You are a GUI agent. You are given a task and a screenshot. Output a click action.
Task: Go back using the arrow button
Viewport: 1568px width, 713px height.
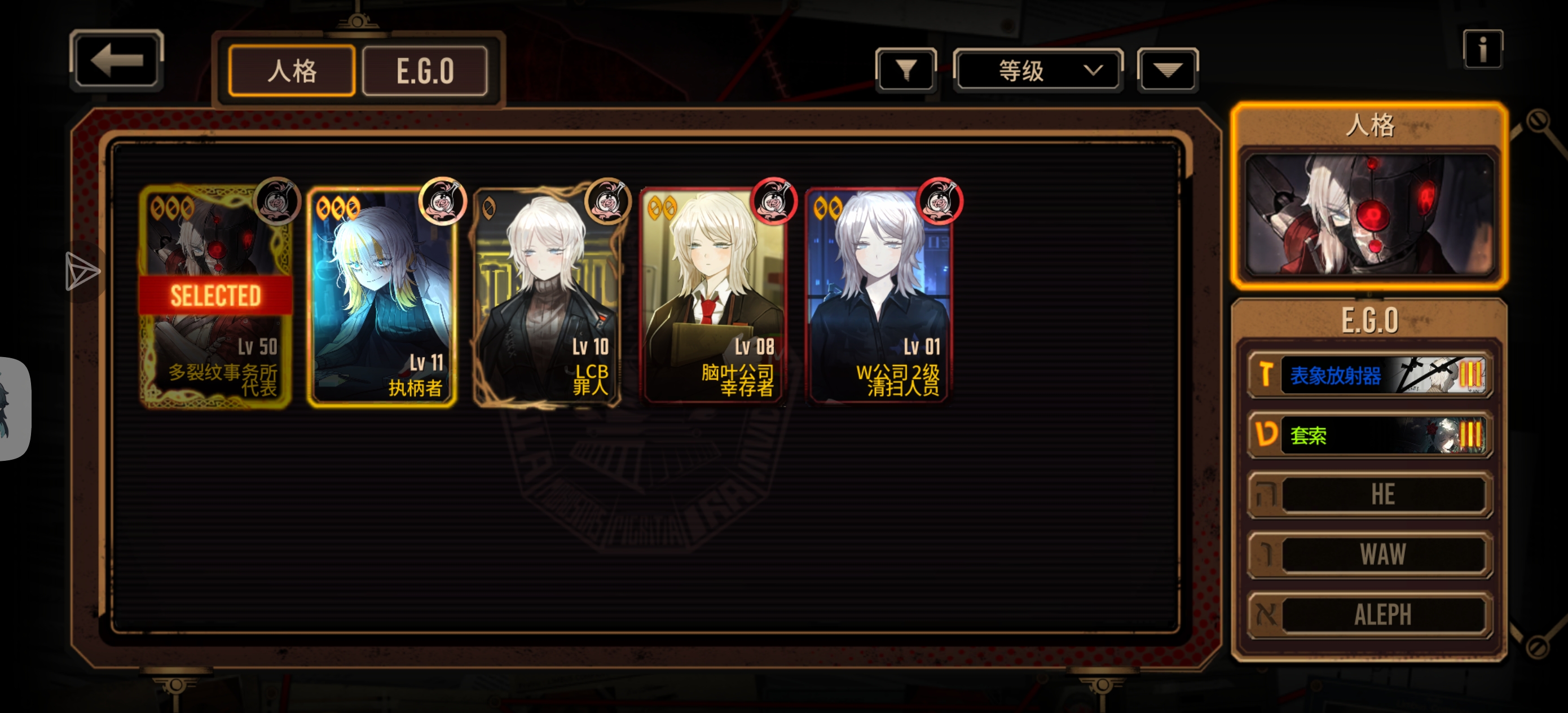116,60
